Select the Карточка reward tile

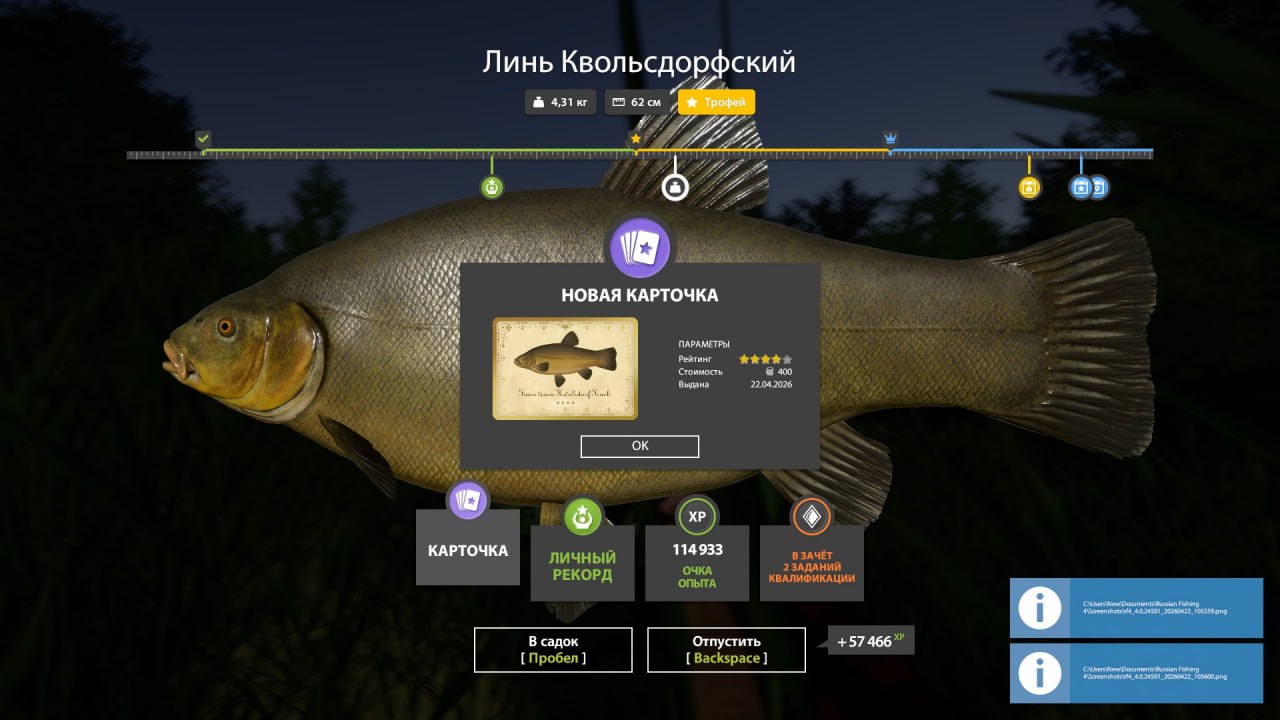click(468, 549)
